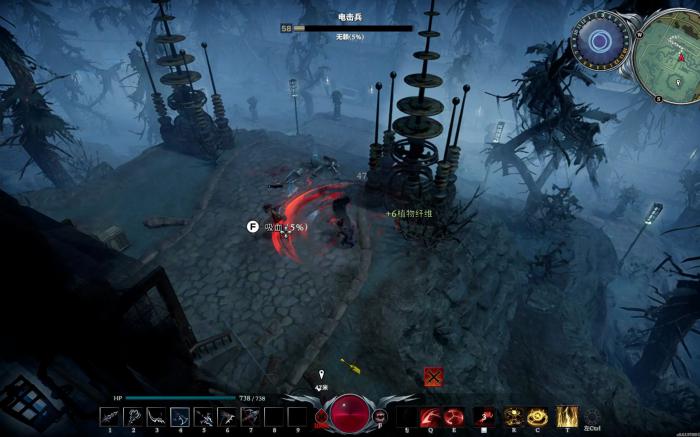Open the left Ctrl action wheel icon
The image size is (700, 437).
(592, 417)
